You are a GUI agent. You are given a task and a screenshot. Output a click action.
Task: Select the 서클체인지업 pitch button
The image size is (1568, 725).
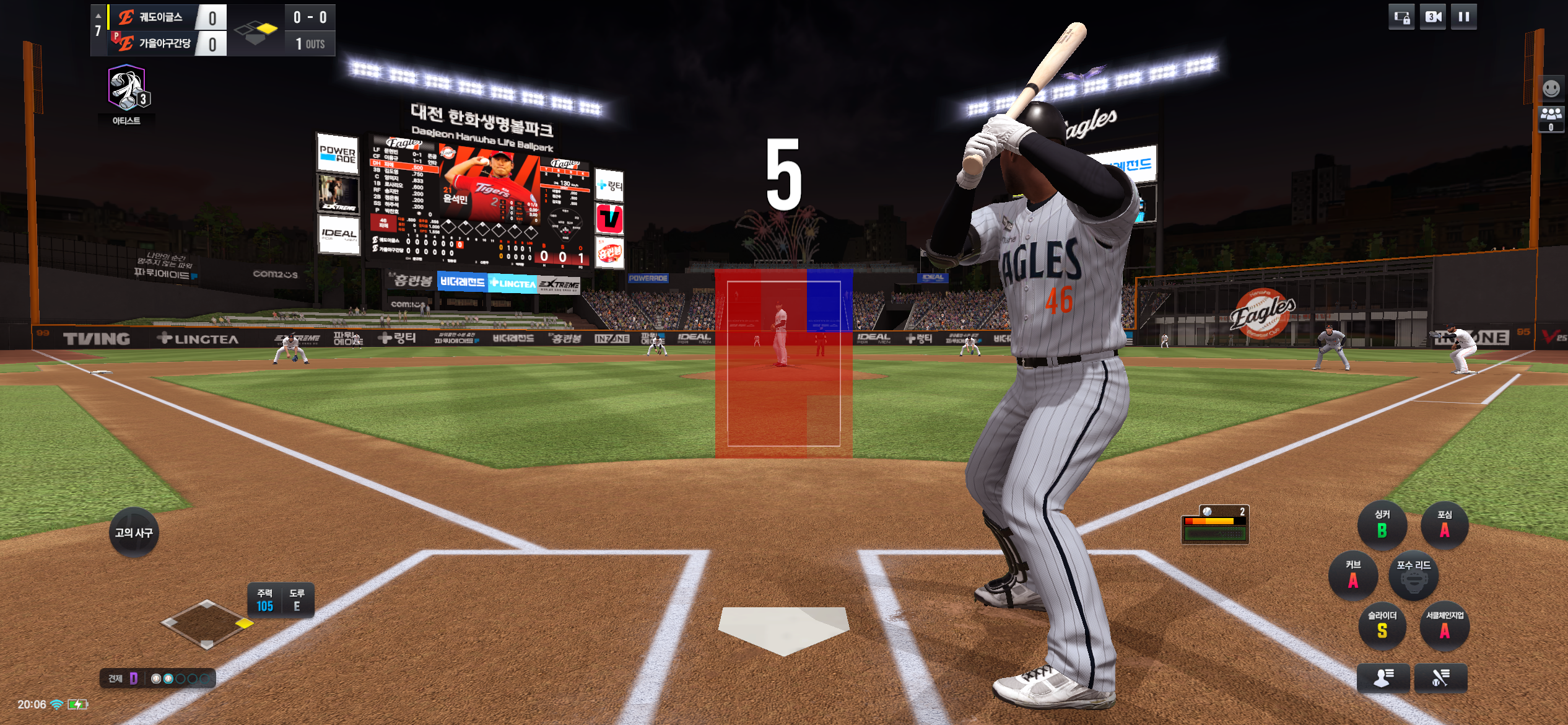(x=1444, y=626)
